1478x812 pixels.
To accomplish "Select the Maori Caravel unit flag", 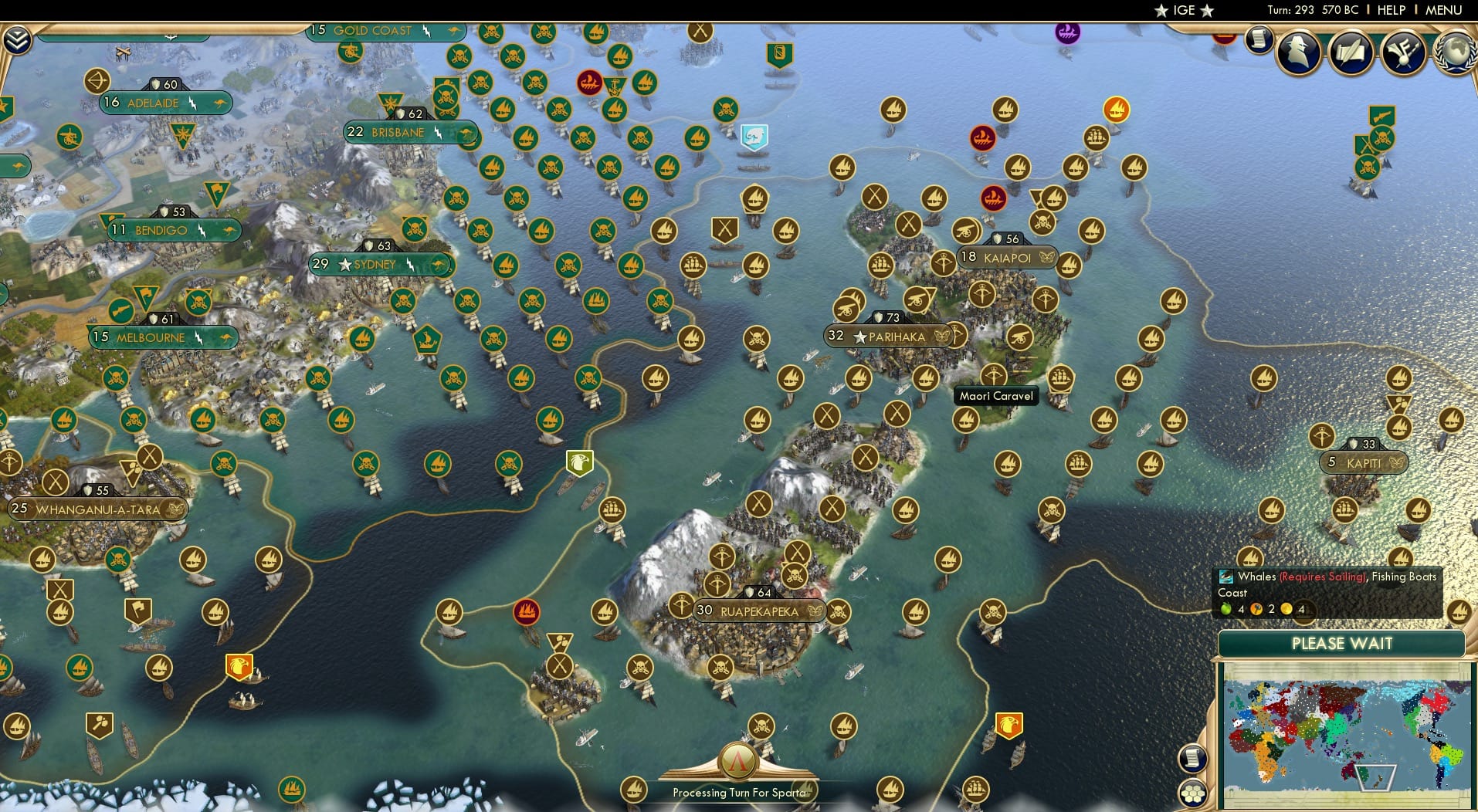I will point(1061,379).
